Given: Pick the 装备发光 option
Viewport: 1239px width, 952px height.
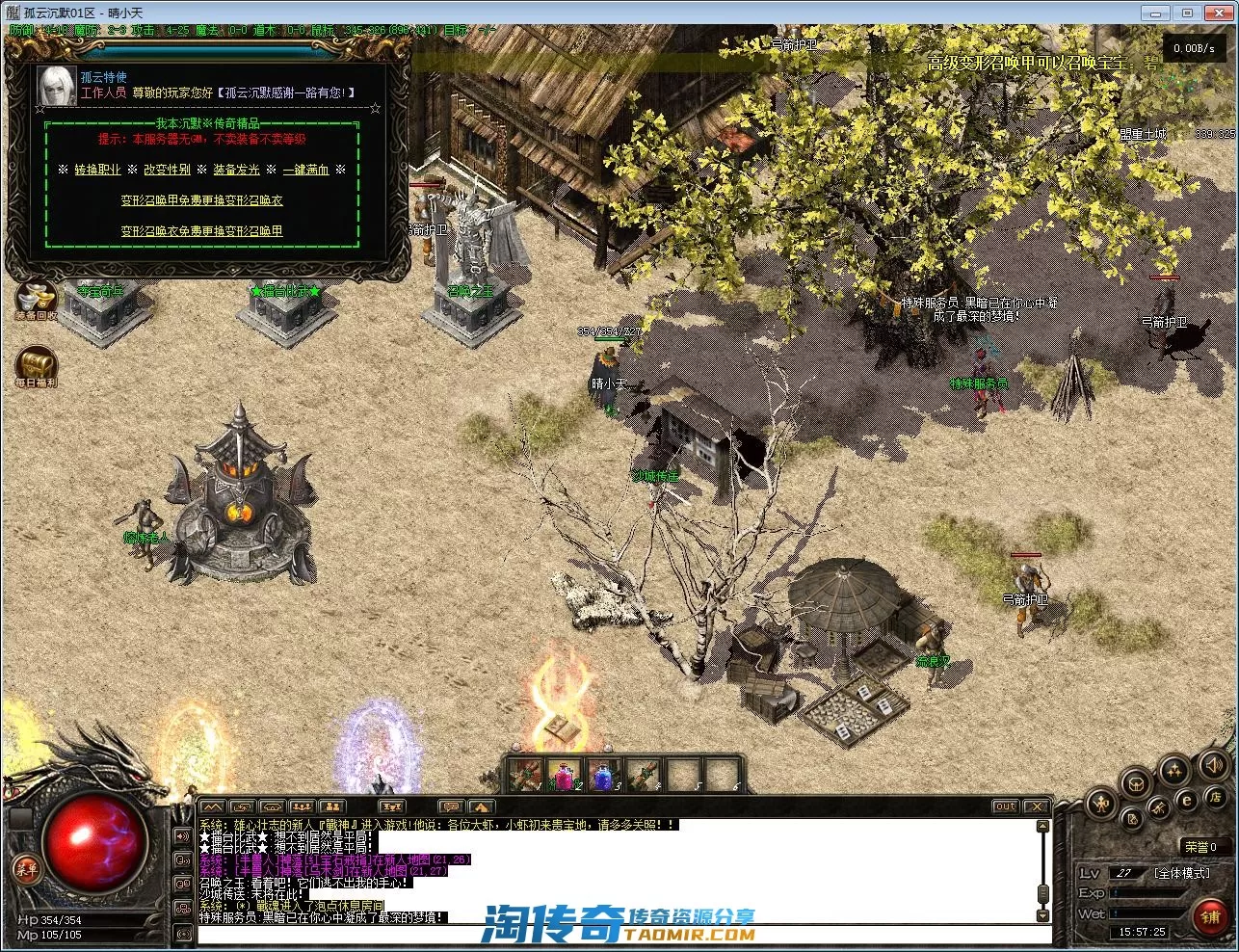Looking at the screenshot, I should click(x=236, y=170).
